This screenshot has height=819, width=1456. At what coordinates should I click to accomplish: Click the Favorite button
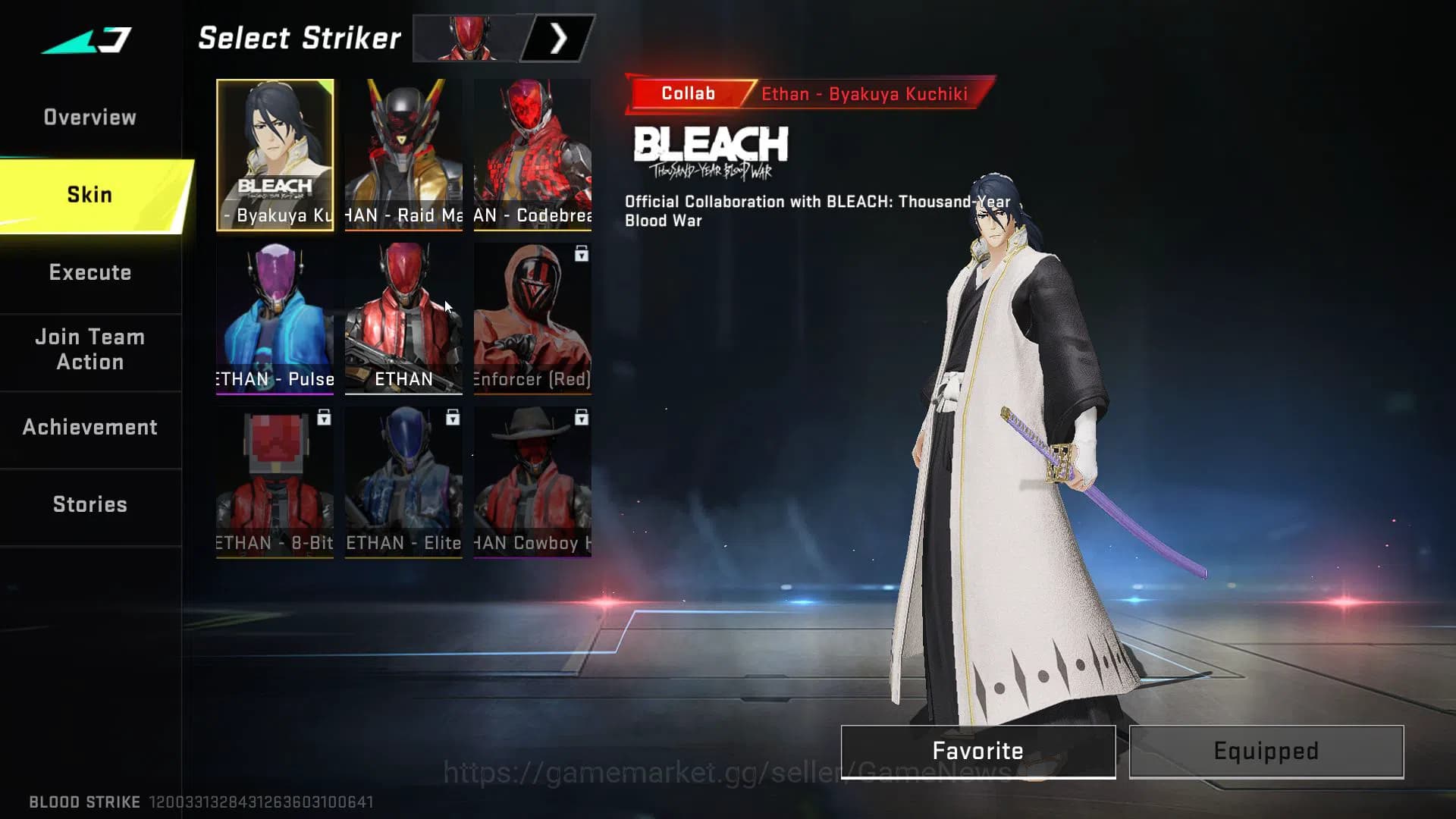tap(977, 751)
